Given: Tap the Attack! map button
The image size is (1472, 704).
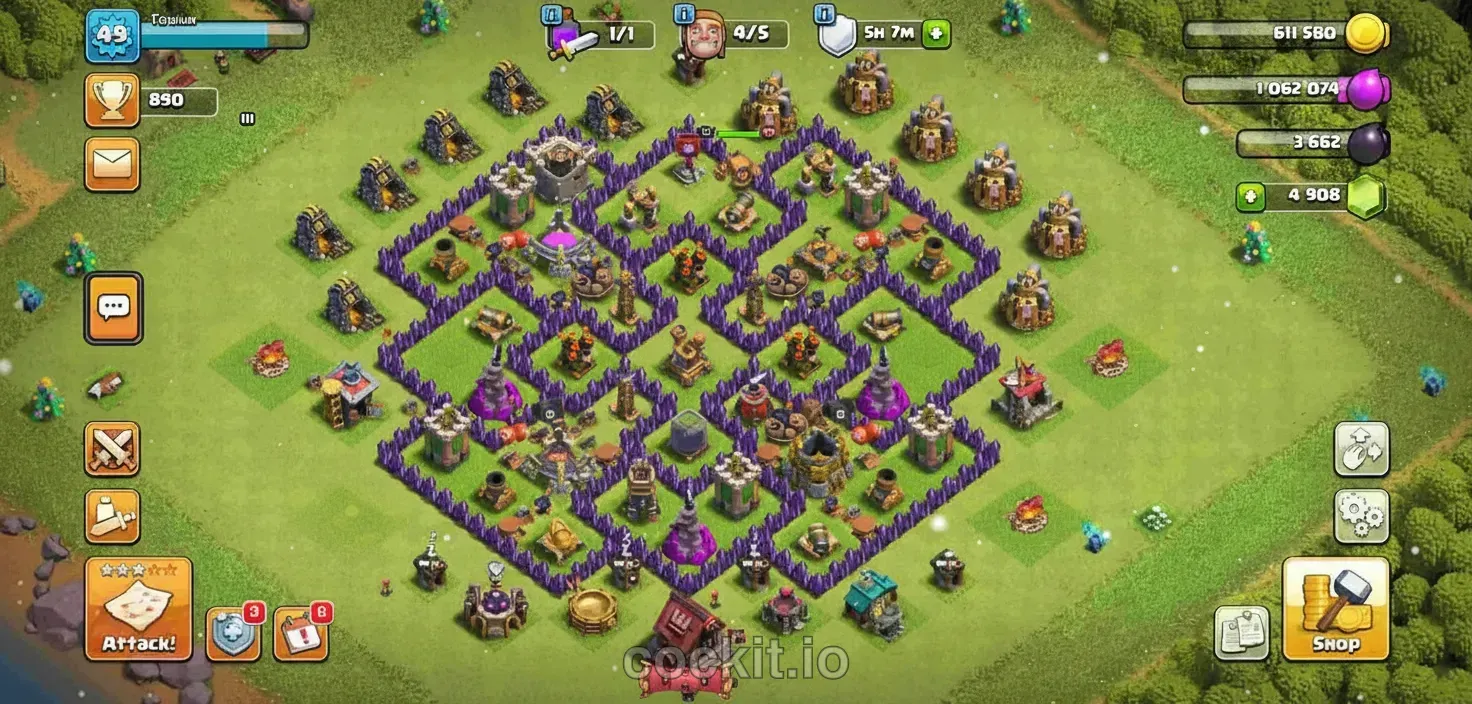Looking at the screenshot, I should 138,609.
